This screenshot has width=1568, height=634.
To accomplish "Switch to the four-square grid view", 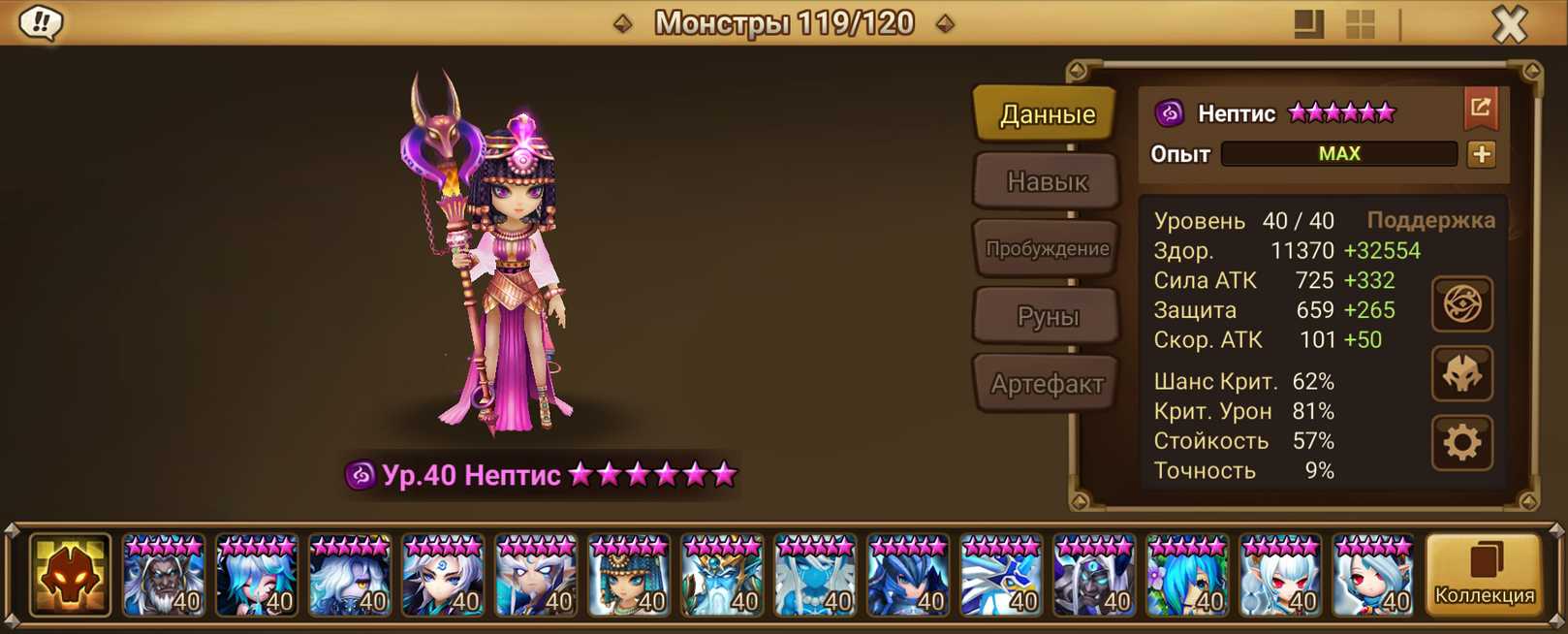I will 1361,24.
